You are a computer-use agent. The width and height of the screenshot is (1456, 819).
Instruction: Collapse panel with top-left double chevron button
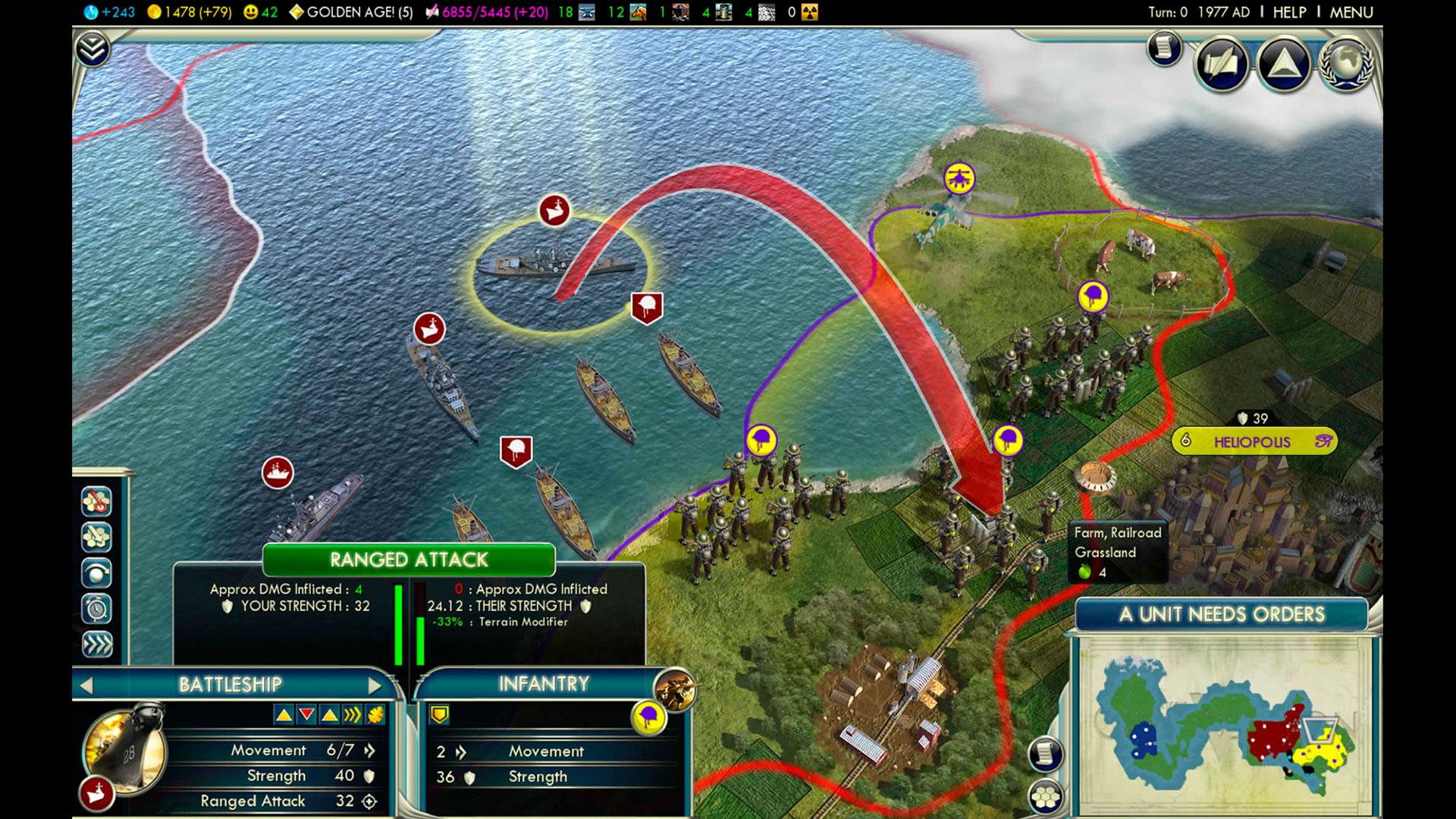93,50
